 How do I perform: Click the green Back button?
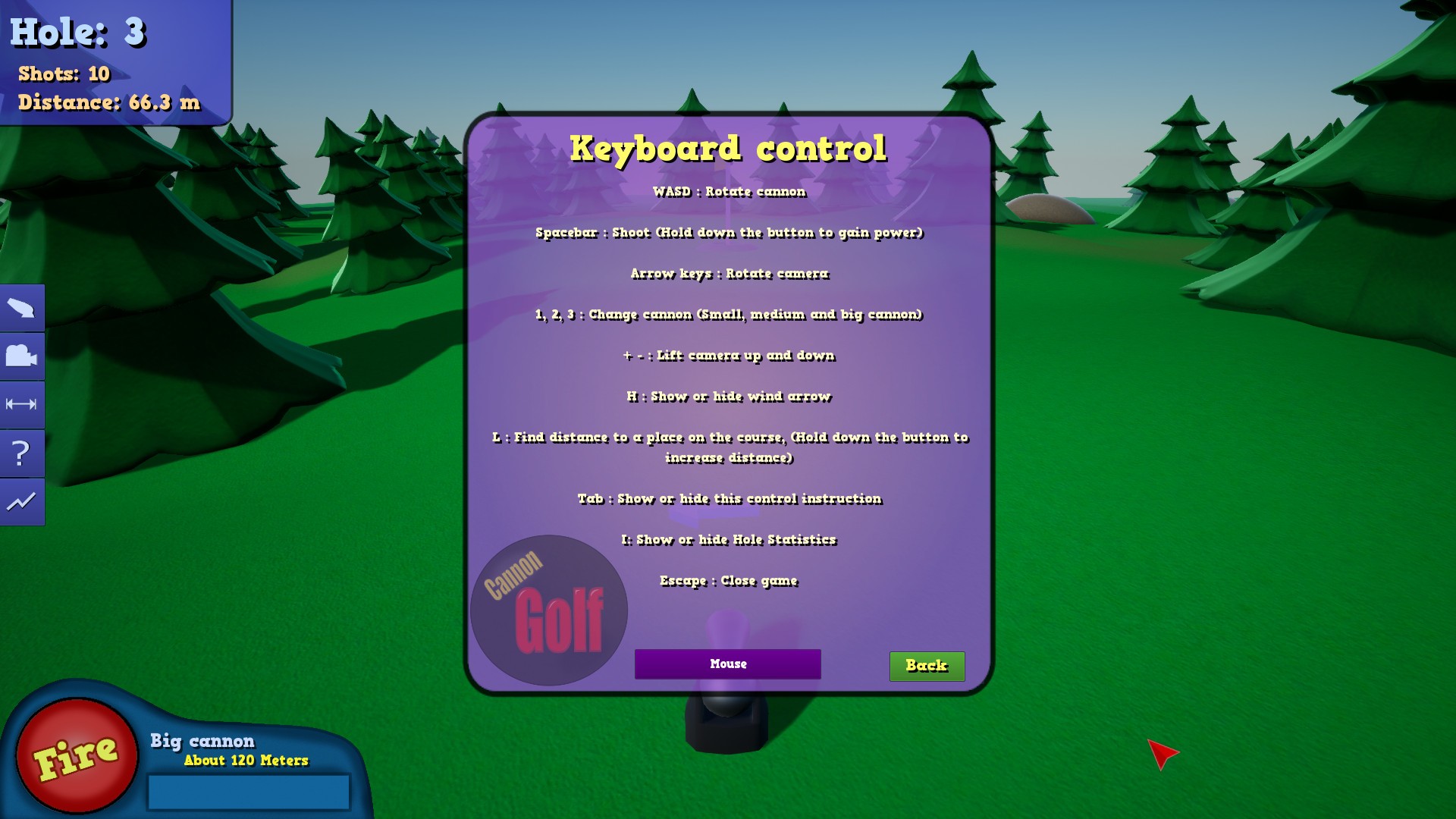(927, 666)
